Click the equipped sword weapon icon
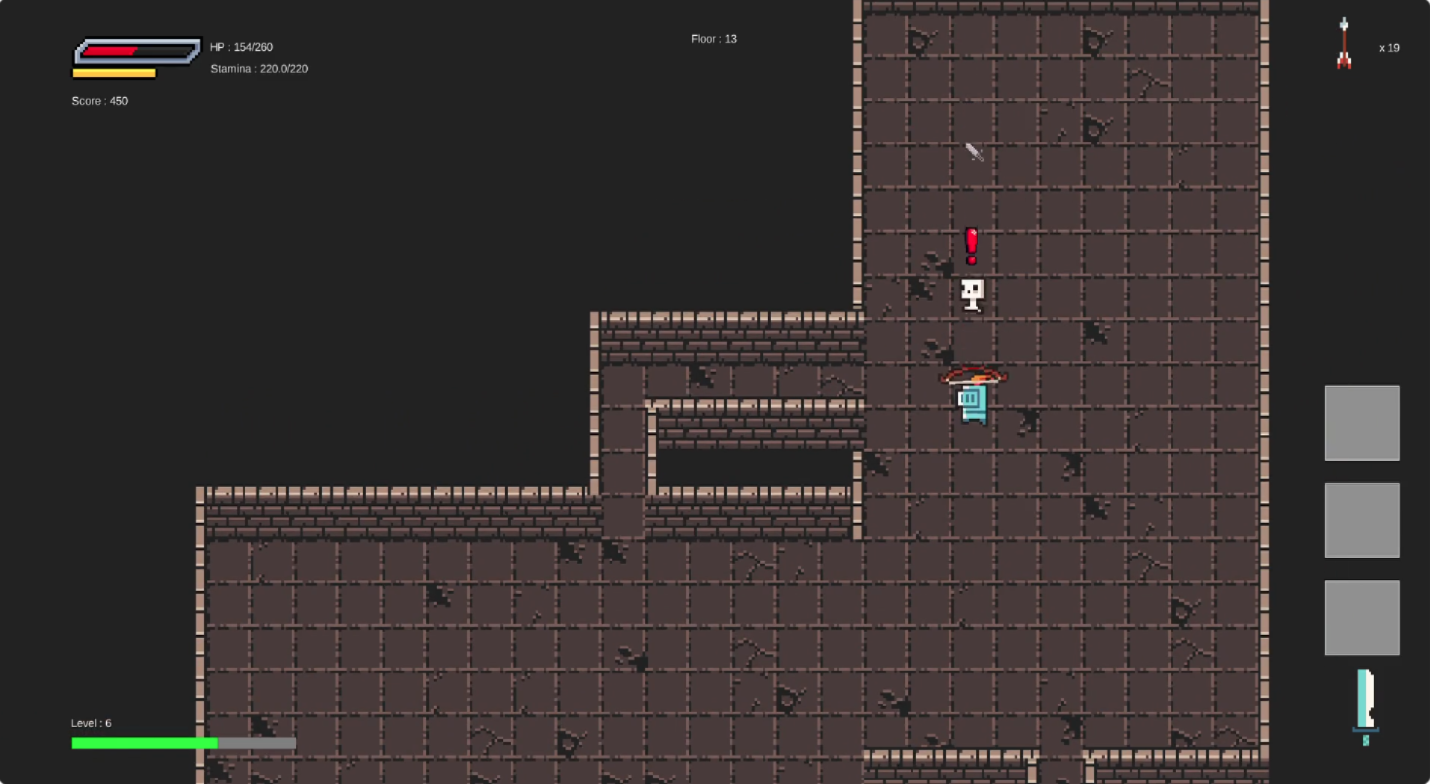Viewport: 1430px width, 784px height. pos(1365,706)
